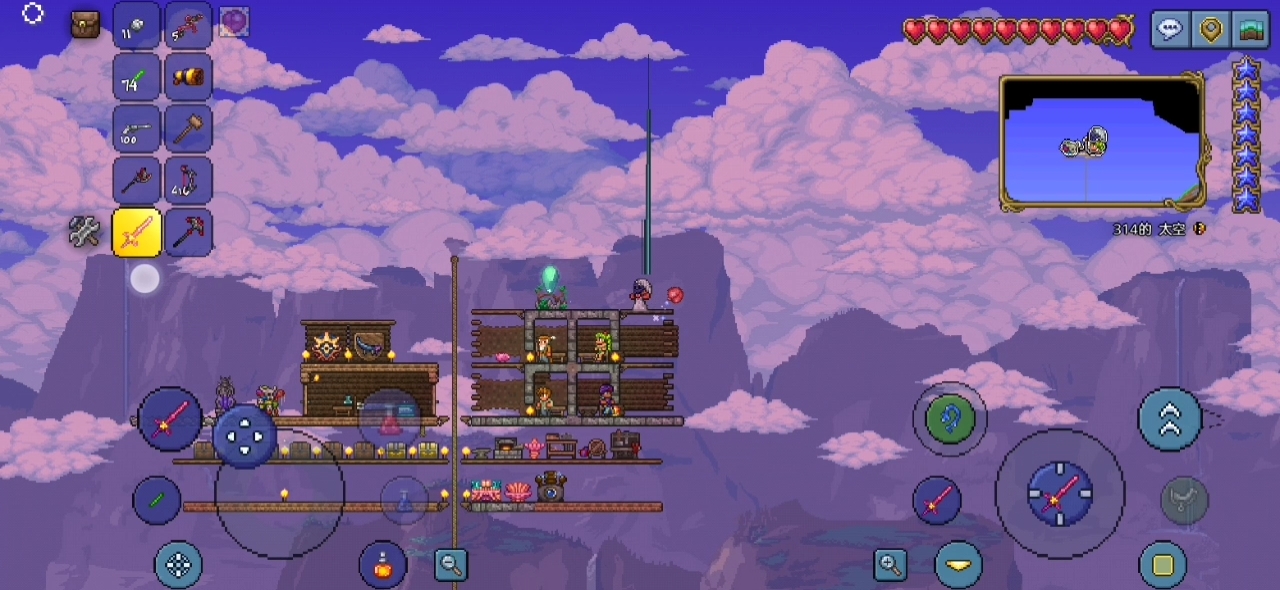Expand the gold-framed minimap
Screen dimensions: 1280x590
1102,143
